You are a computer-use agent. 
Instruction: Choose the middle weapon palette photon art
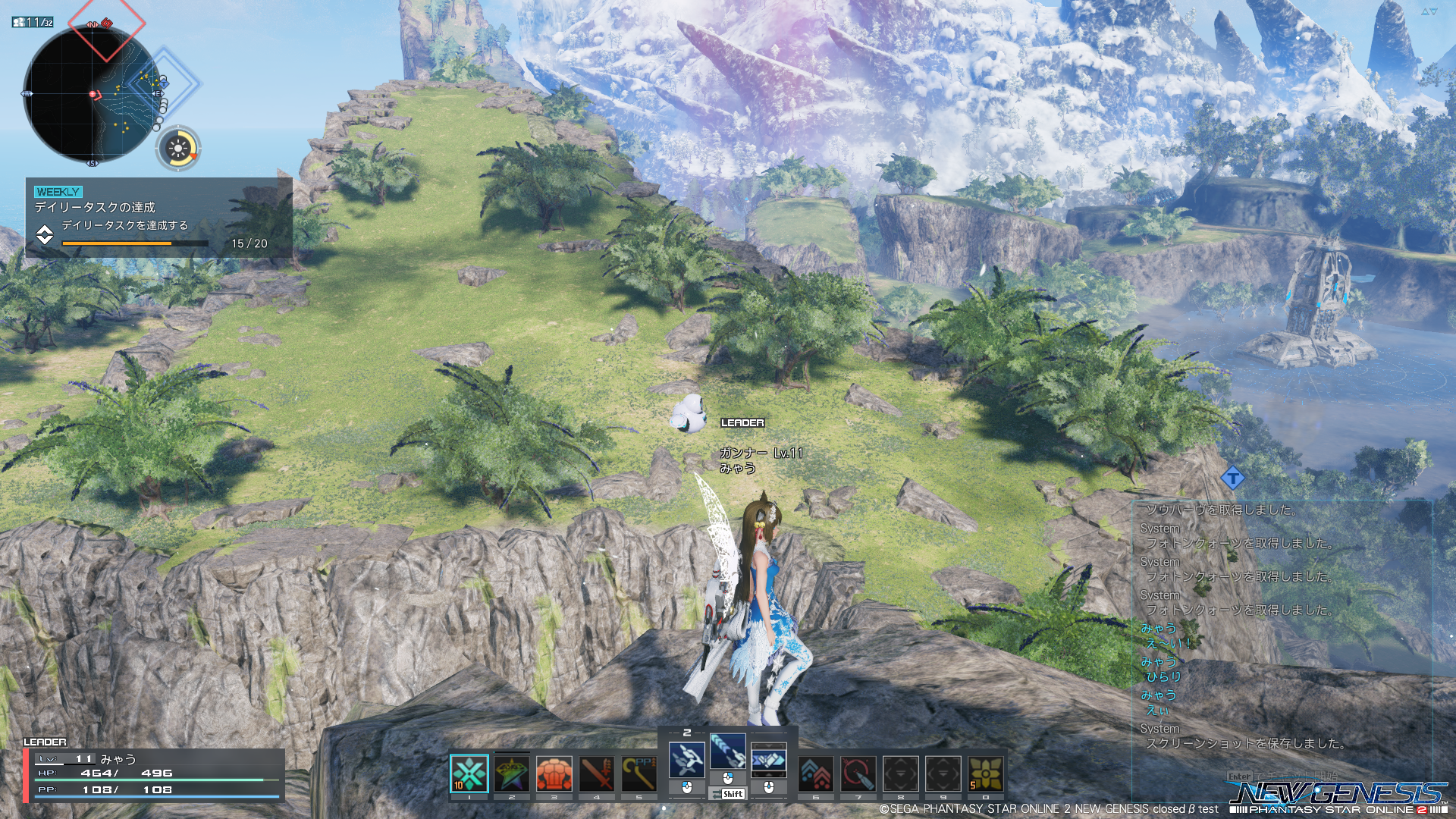tap(728, 751)
